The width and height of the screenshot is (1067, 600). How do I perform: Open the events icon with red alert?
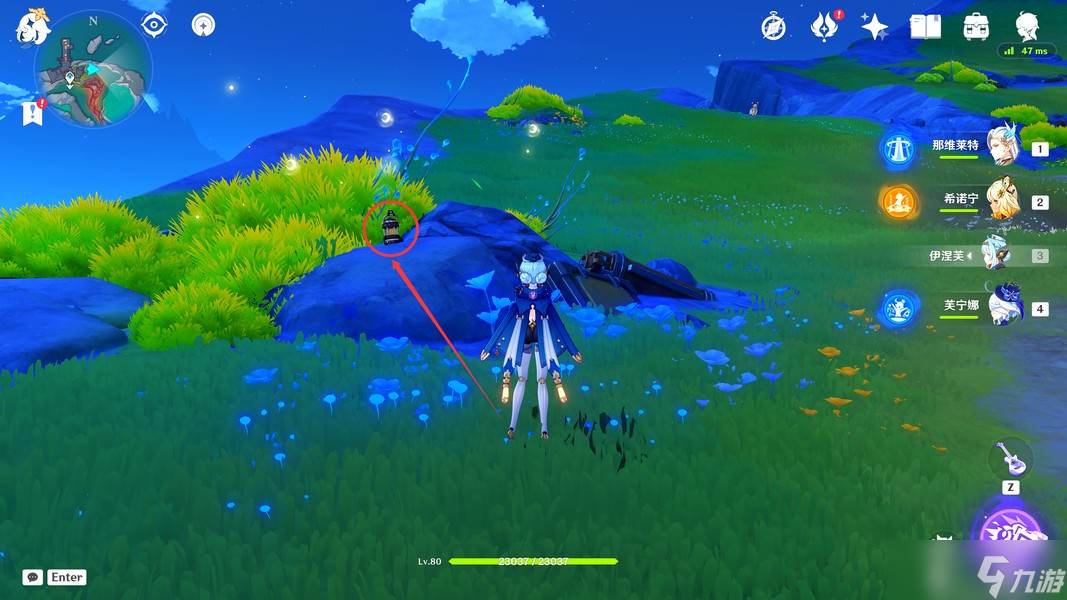click(x=824, y=26)
